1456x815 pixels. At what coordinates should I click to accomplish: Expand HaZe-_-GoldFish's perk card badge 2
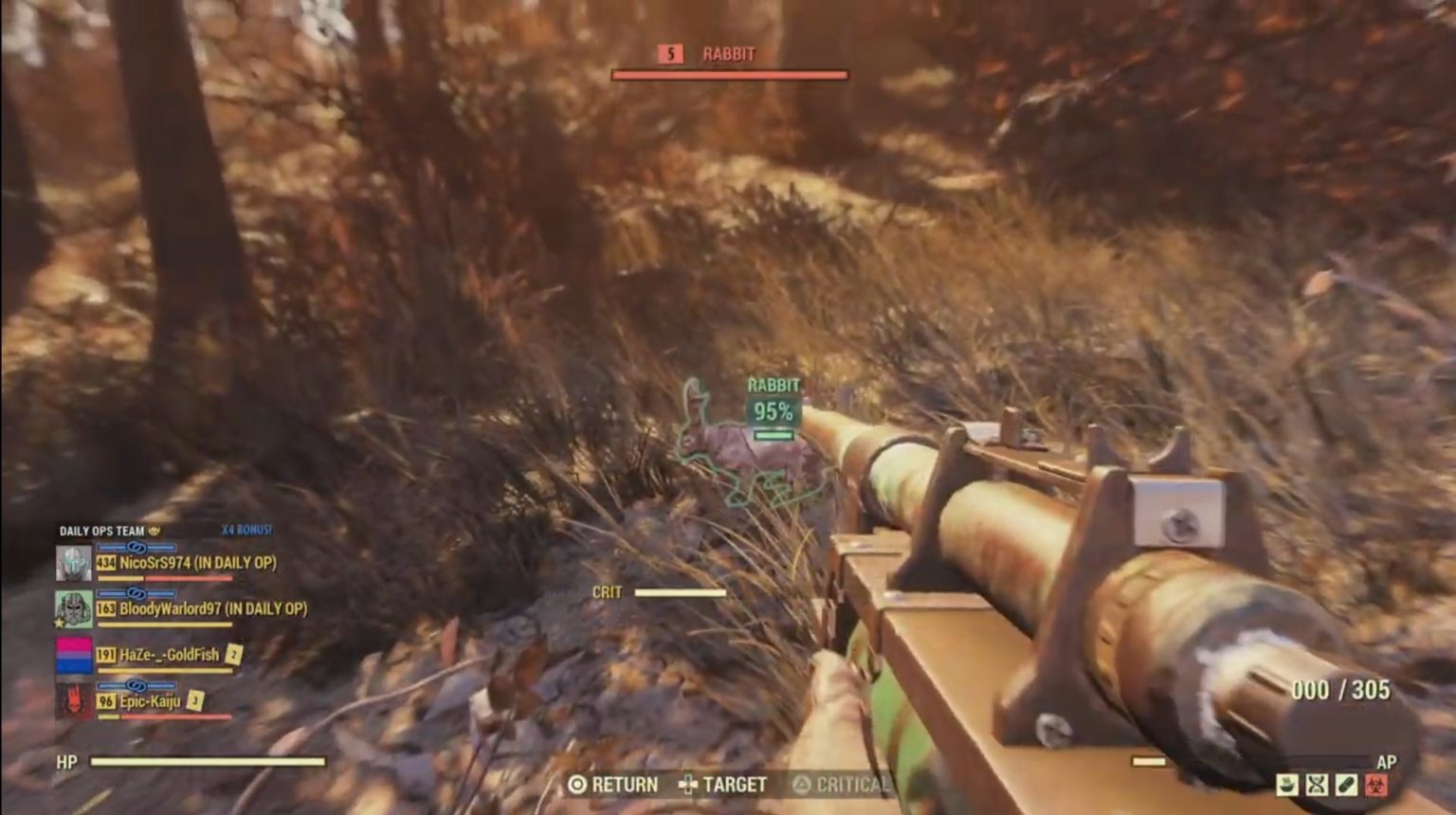[234, 654]
